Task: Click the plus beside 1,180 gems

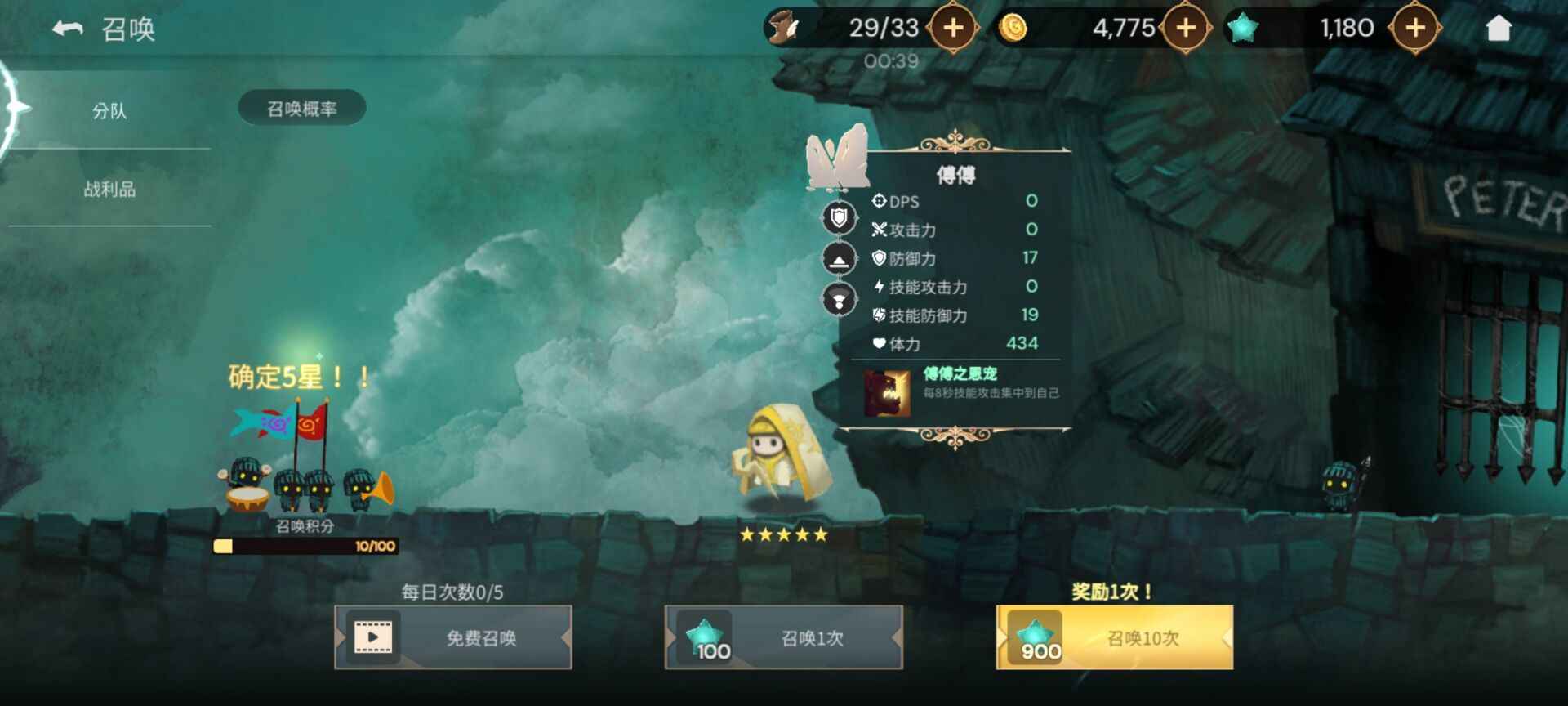Action: tap(1416, 27)
